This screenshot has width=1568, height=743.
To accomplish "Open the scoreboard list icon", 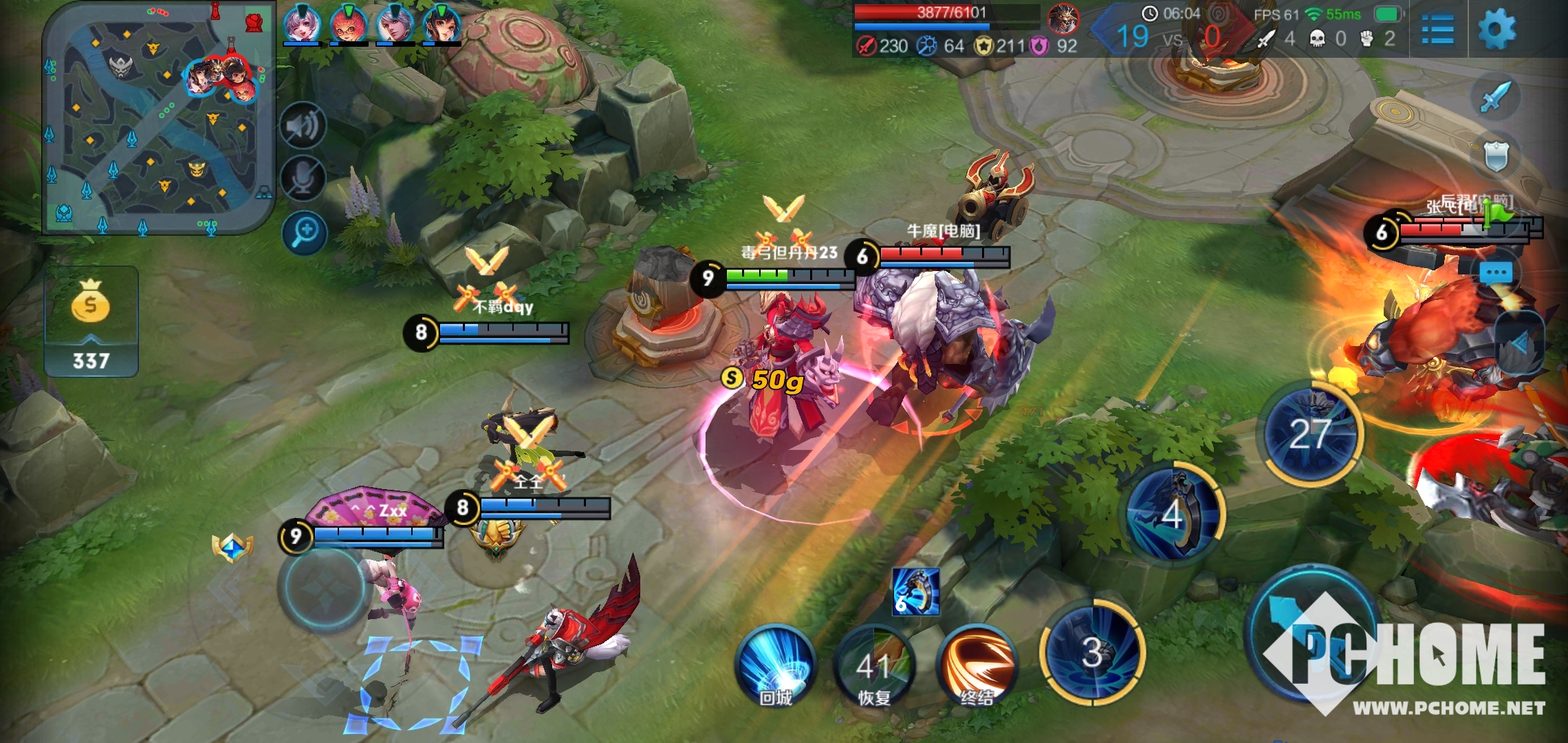I will (1437, 30).
